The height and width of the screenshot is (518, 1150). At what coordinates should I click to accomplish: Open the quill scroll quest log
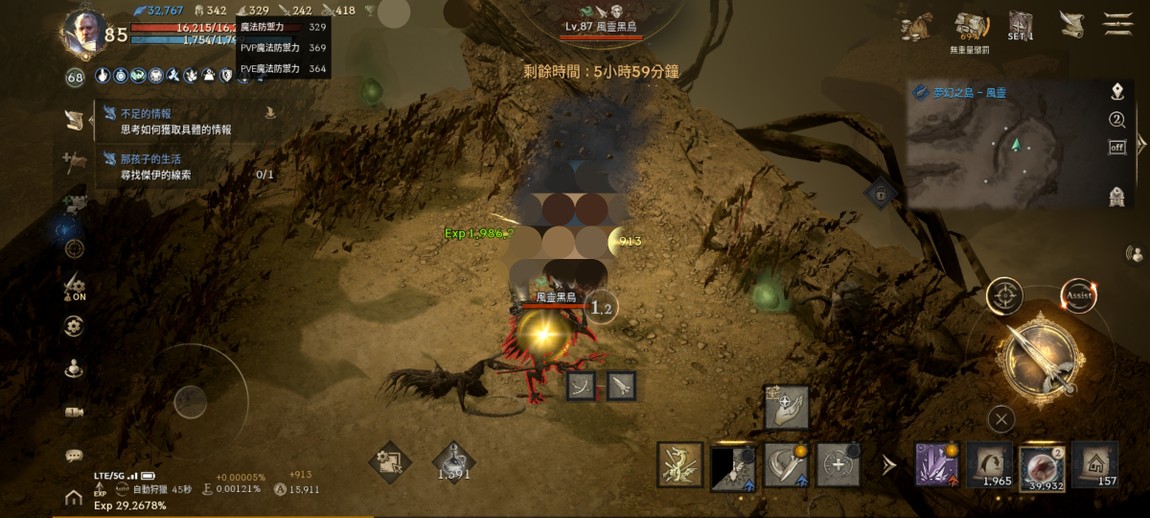point(1072,25)
